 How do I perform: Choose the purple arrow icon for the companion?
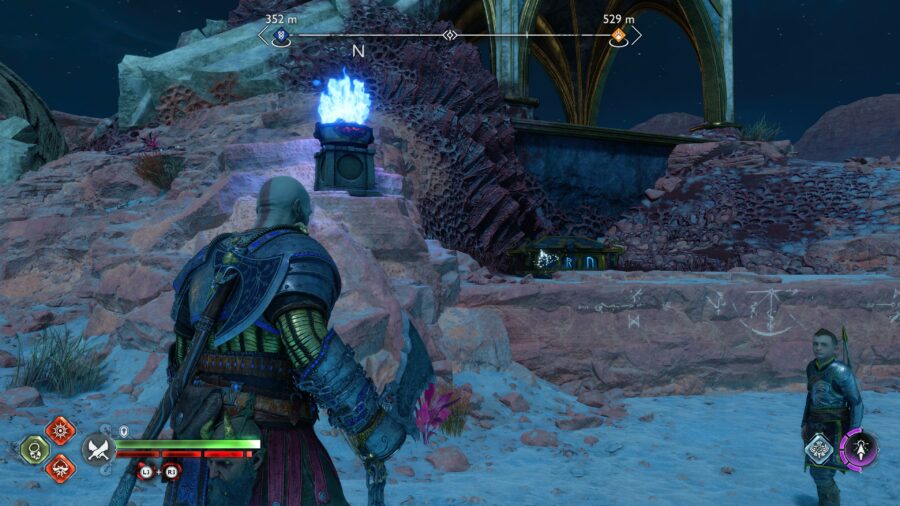click(x=858, y=449)
